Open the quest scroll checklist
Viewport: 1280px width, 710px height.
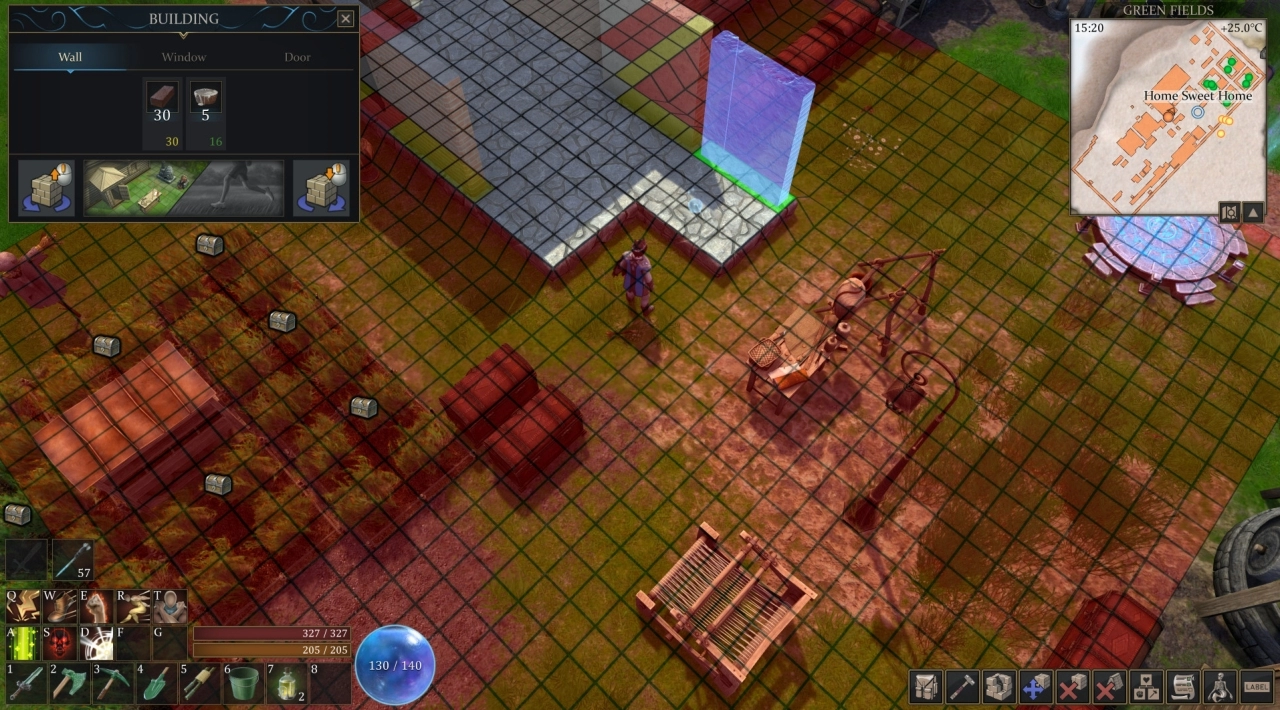click(x=1183, y=687)
